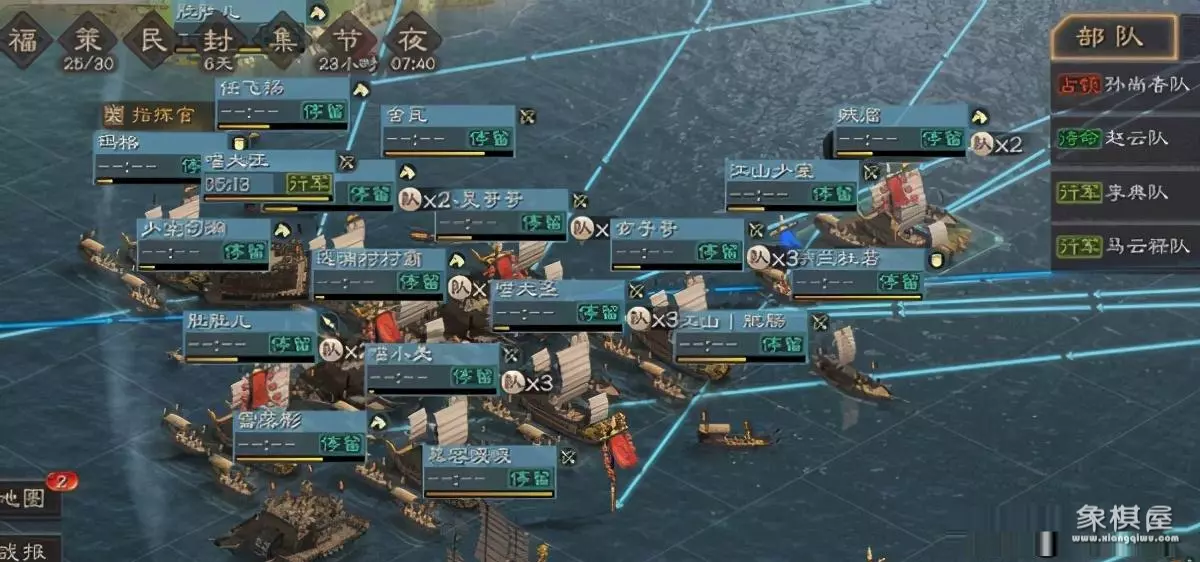Select the 江山少宰 unit label
1200x562 pixels.
(791, 184)
